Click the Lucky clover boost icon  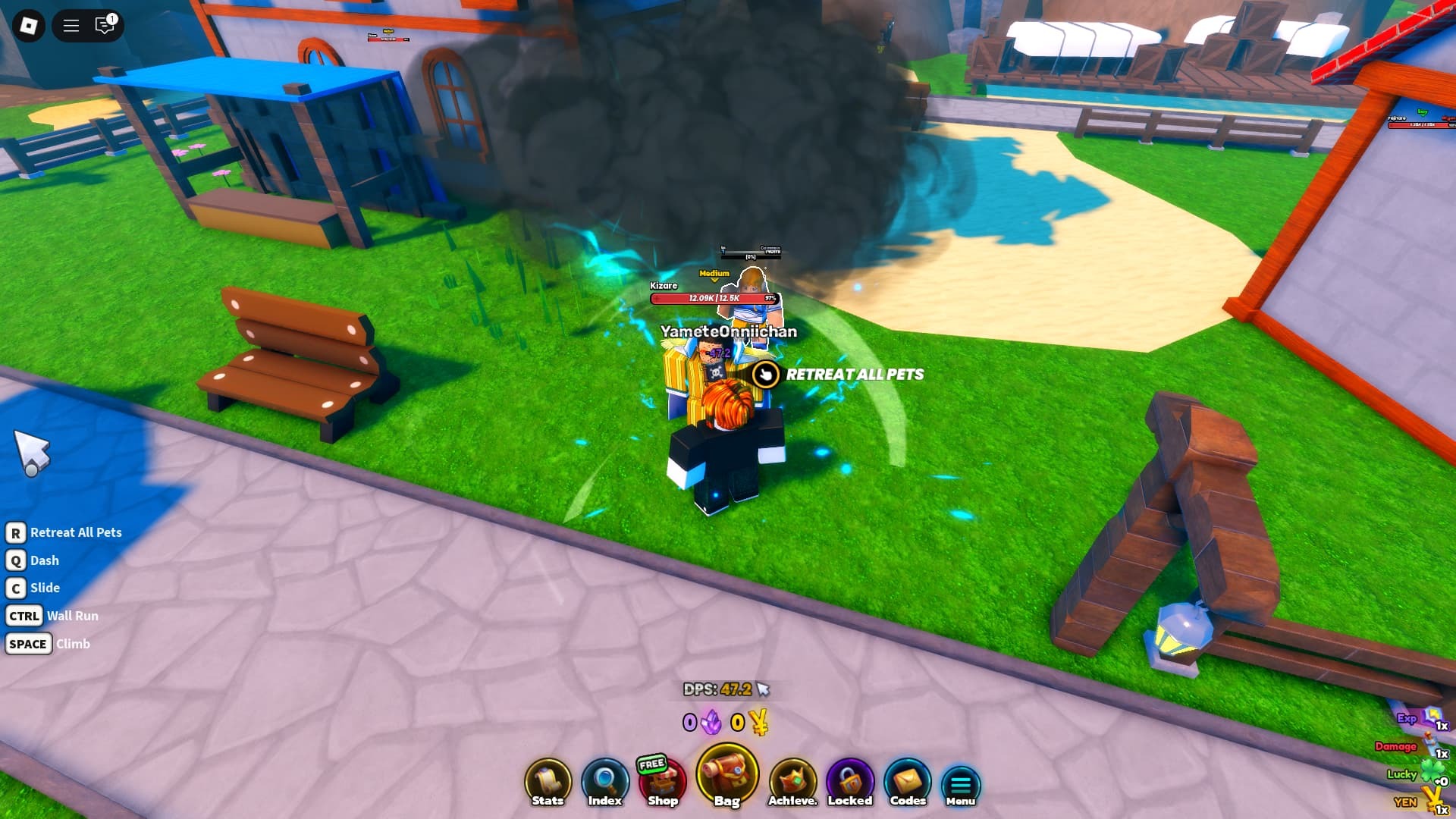pos(1432,773)
